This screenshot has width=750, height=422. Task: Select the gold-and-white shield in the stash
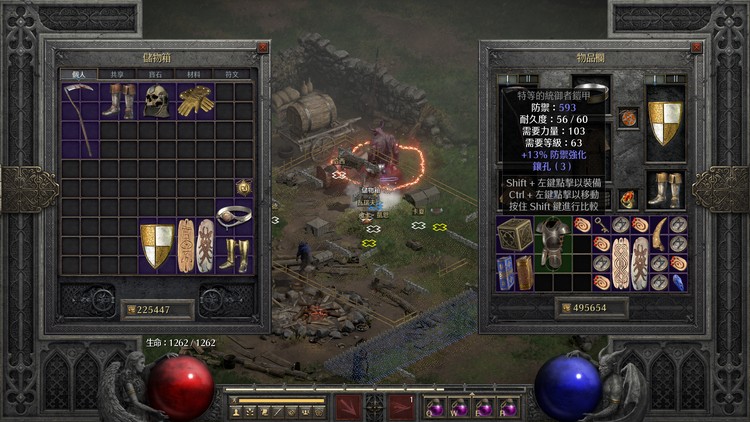tap(157, 246)
